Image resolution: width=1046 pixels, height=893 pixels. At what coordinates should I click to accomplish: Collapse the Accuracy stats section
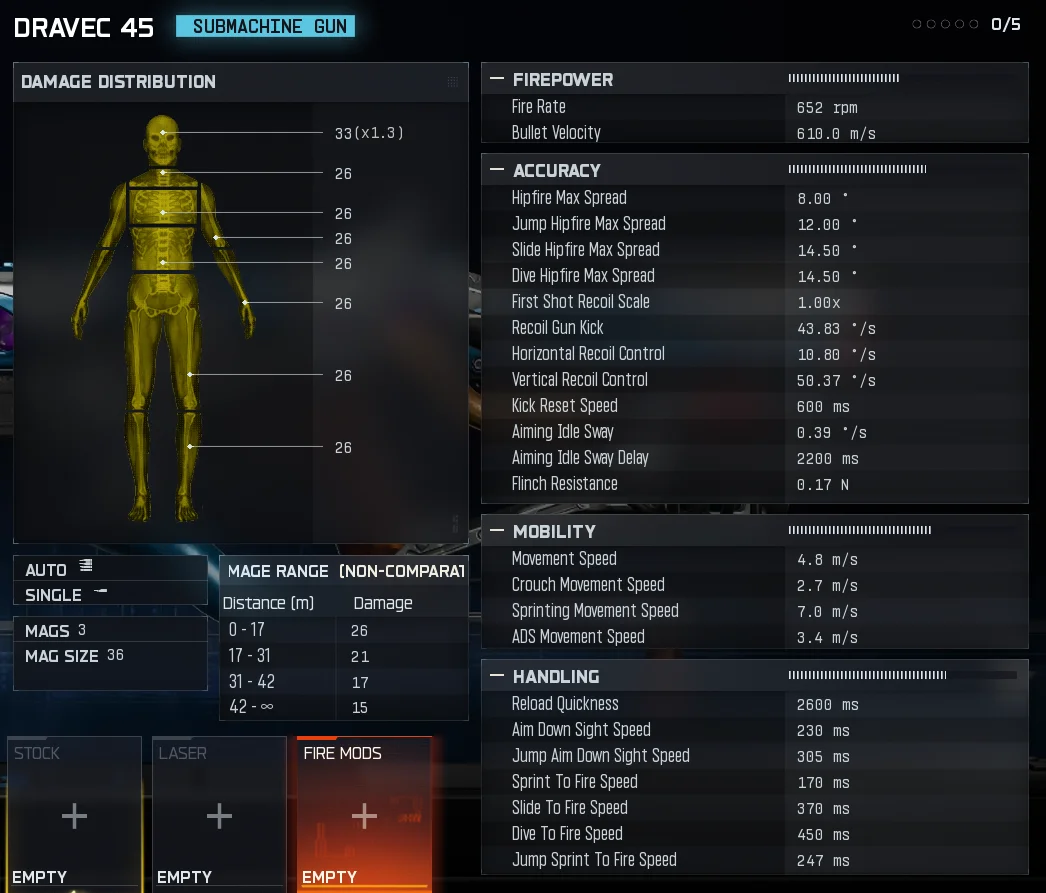click(x=497, y=170)
